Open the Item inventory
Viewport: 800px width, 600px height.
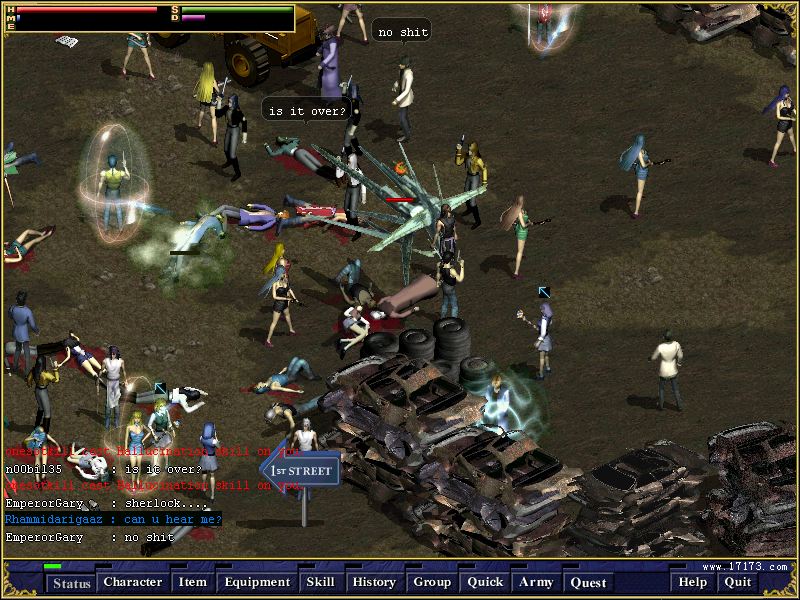click(x=192, y=582)
